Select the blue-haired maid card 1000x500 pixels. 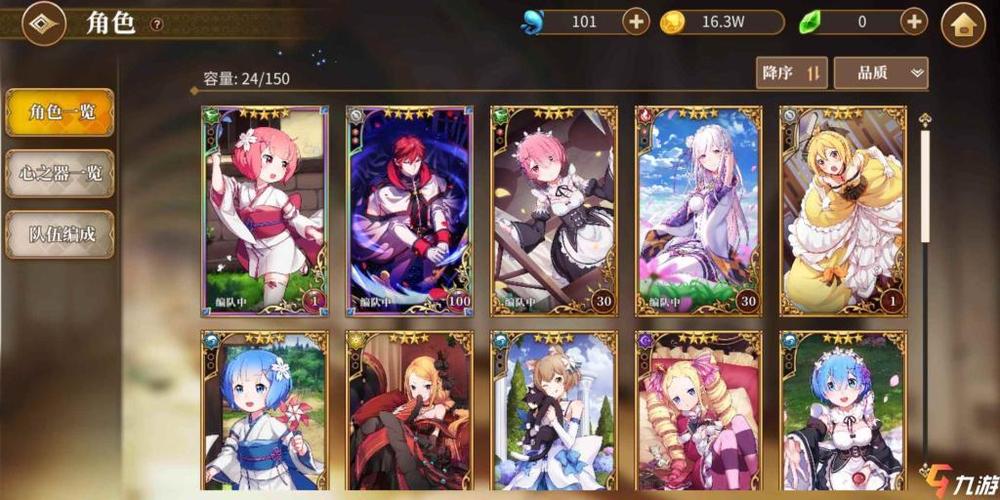(843, 410)
